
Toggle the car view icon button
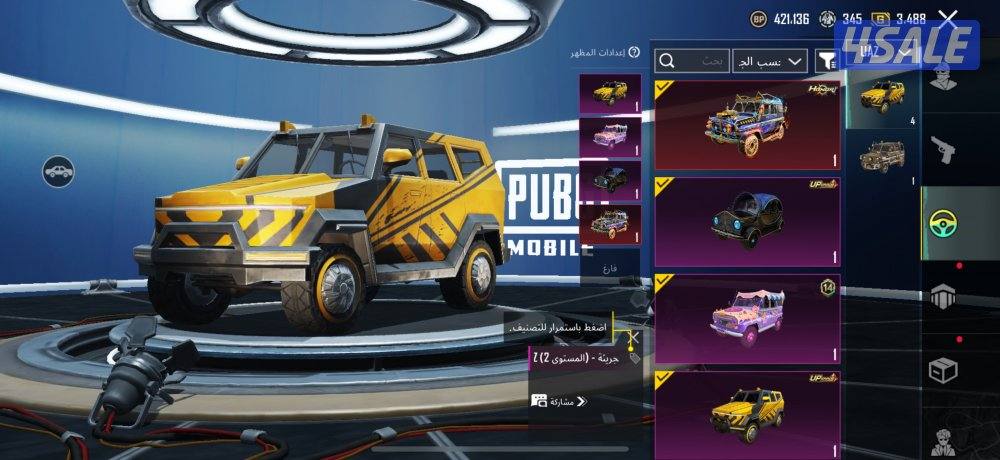point(58,170)
